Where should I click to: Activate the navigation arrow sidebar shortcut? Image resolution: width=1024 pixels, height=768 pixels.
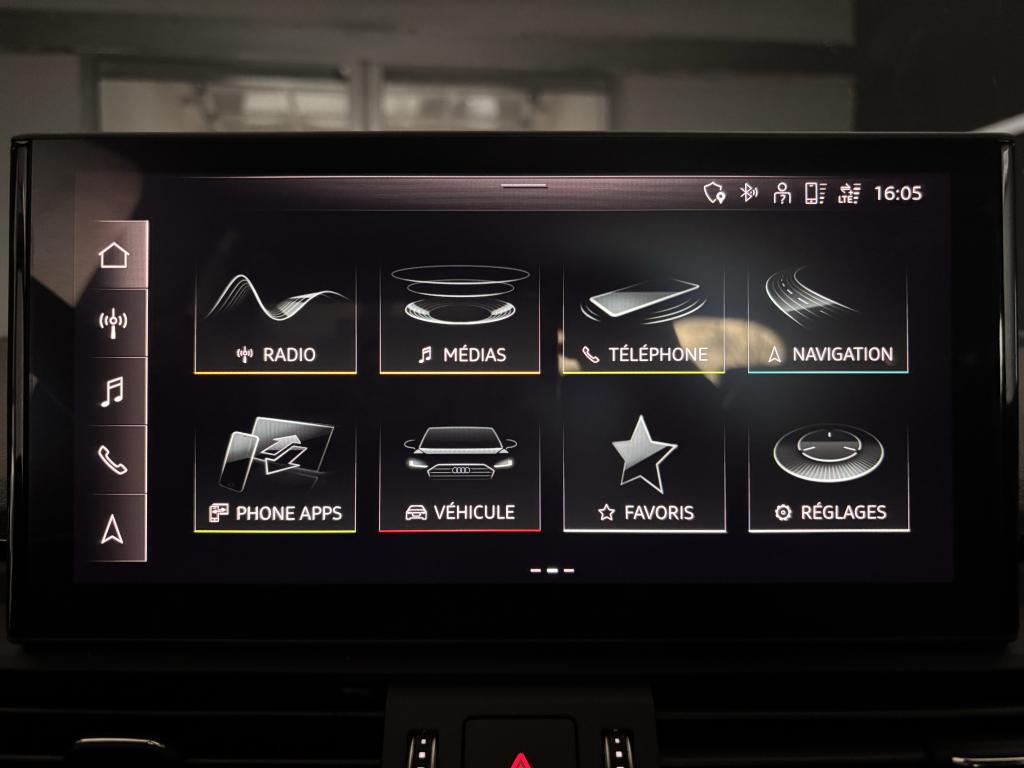(114, 529)
